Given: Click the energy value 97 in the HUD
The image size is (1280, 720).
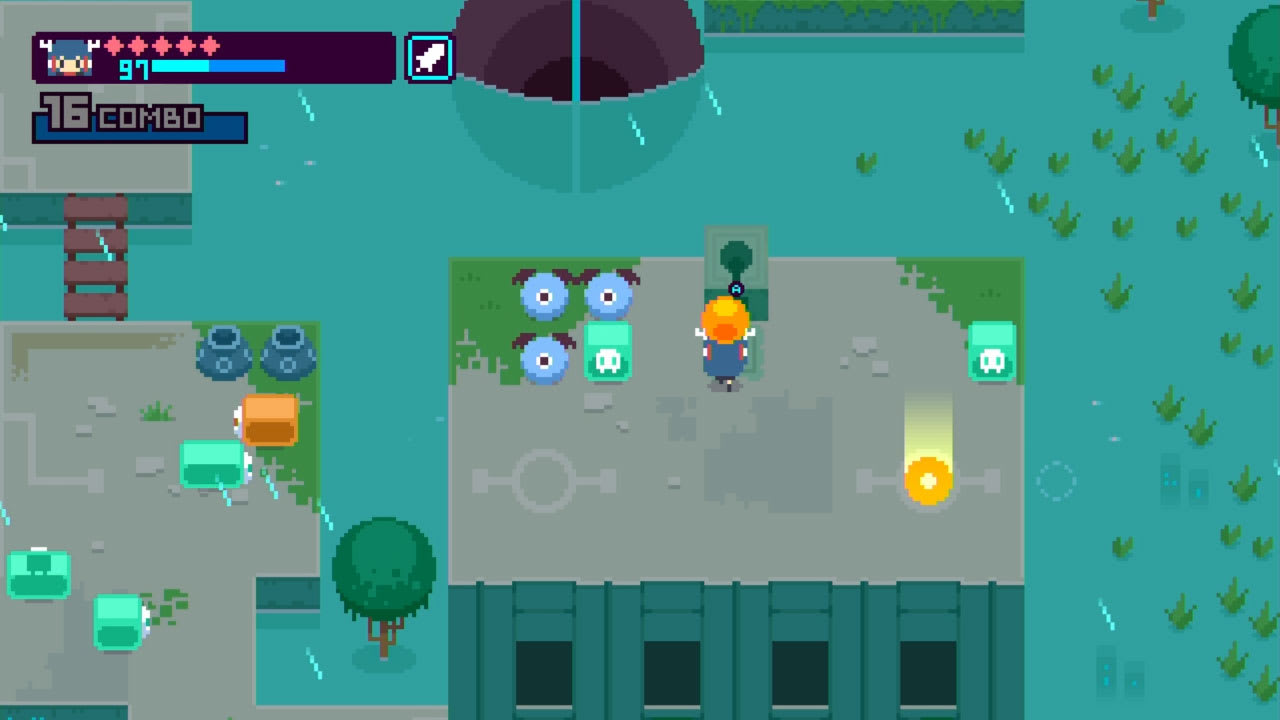Looking at the screenshot, I should tap(135, 70).
